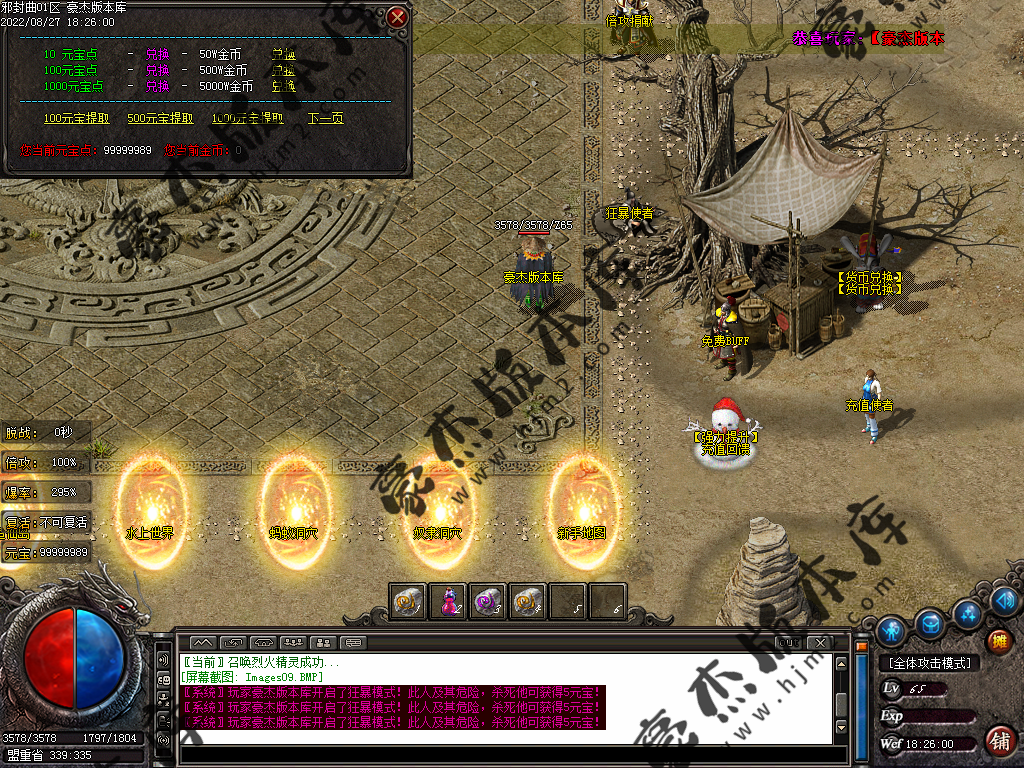The height and width of the screenshot is (768, 1024).
Task: Open the red 铺 shop button
Action: pyautogui.click(x=998, y=741)
